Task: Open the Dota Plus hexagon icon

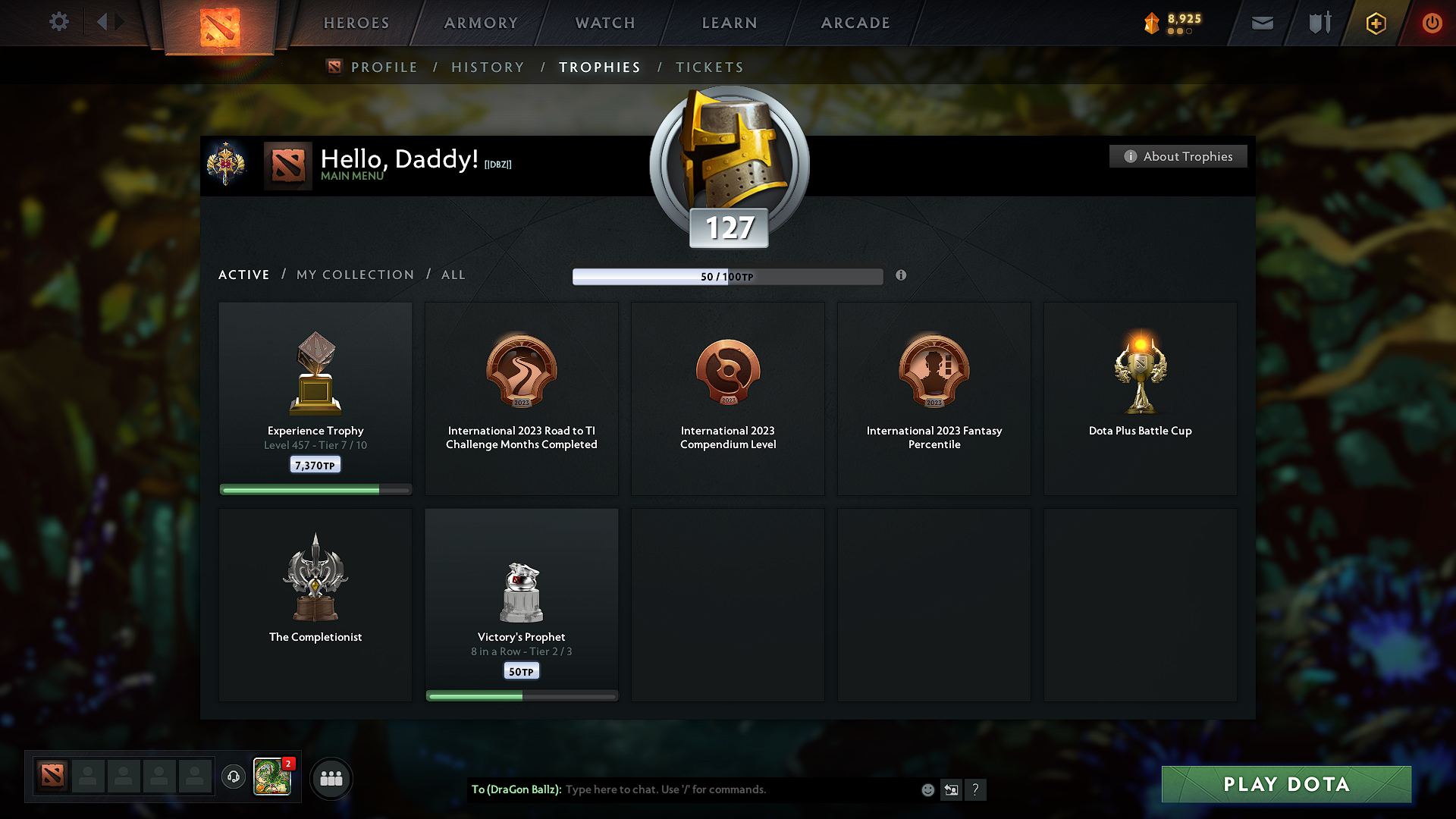Action: coord(1375,23)
